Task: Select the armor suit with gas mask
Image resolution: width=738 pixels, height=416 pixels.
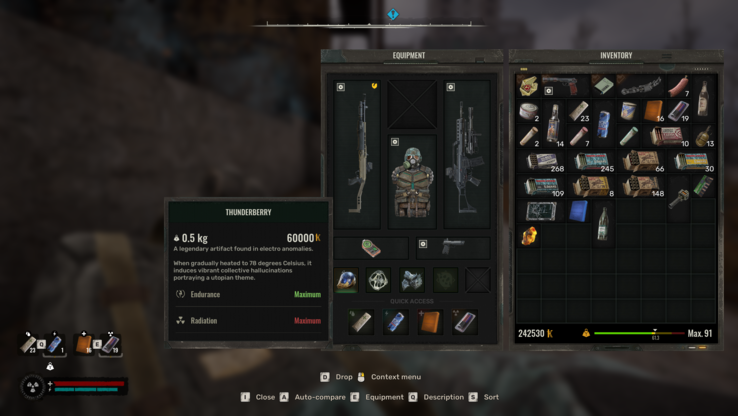Action: click(x=412, y=181)
